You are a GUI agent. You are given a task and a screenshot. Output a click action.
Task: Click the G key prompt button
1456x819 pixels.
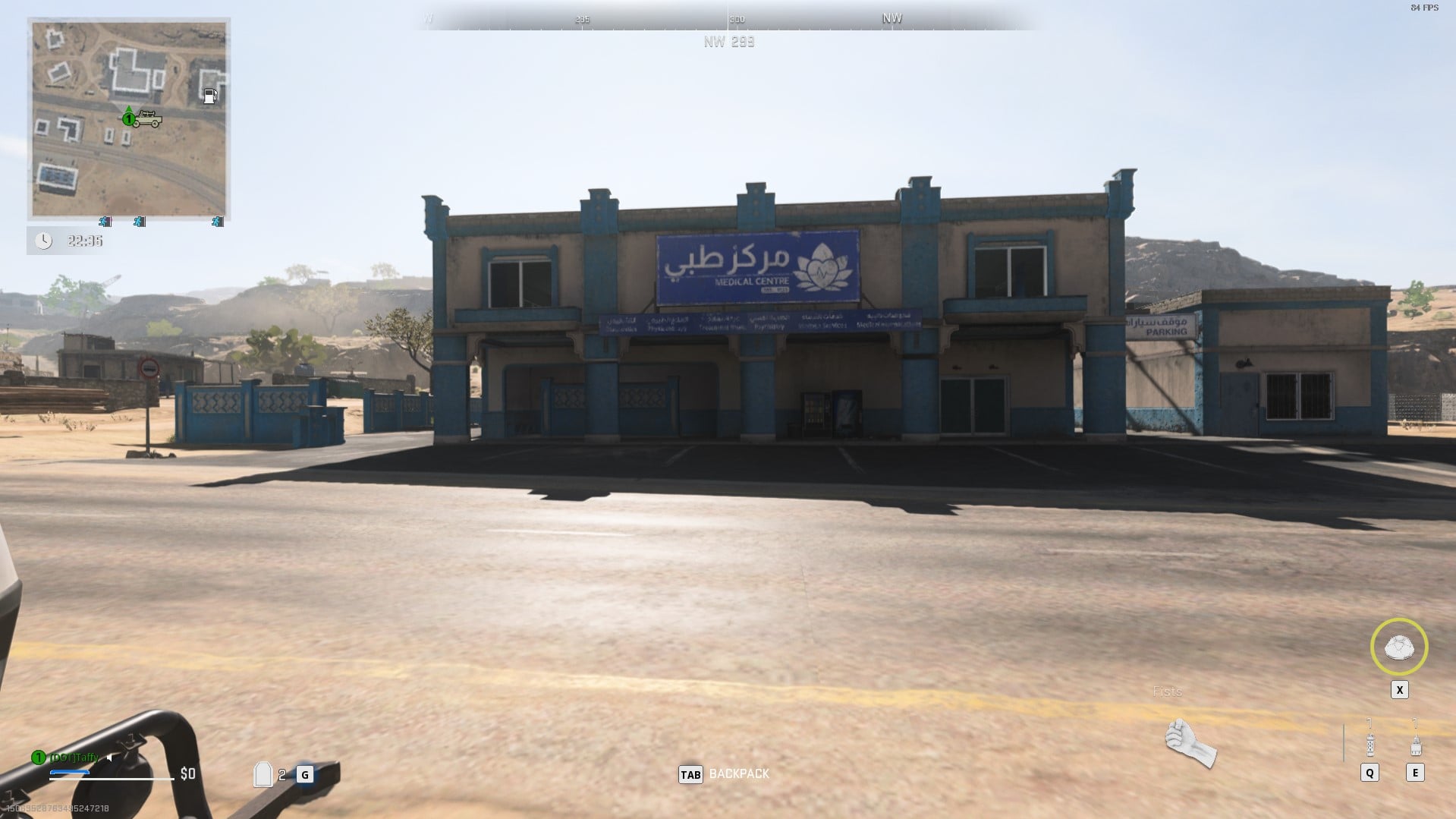click(303, 775)
